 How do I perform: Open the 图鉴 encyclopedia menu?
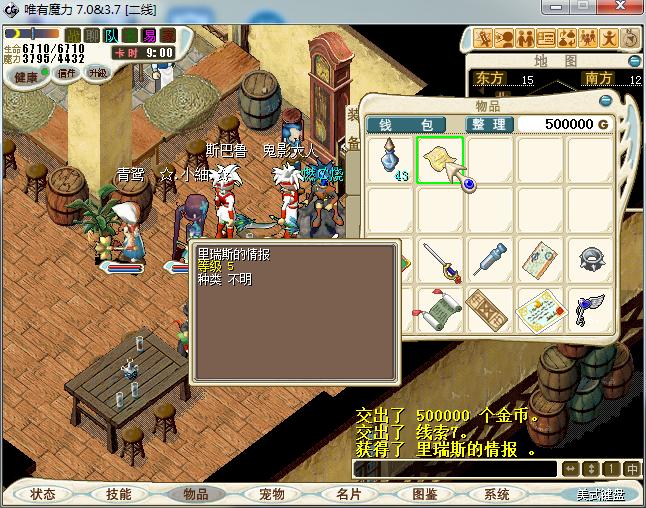coord(424,494)
